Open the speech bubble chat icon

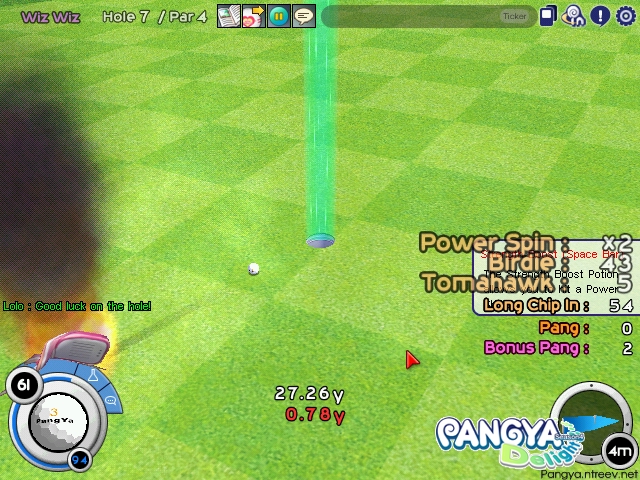coord(304,16)
